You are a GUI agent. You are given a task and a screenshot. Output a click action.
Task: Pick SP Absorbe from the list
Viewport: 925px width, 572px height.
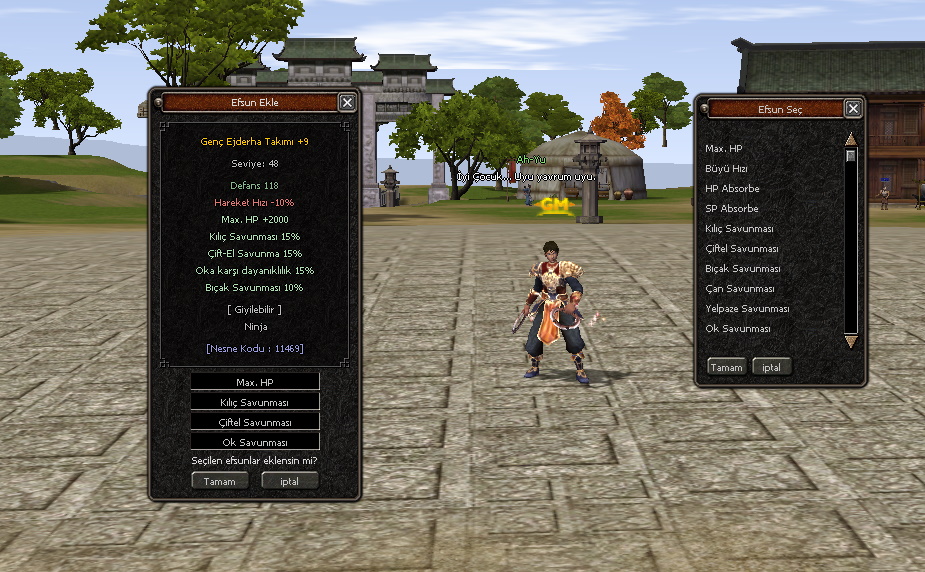(x=732, y=209)
